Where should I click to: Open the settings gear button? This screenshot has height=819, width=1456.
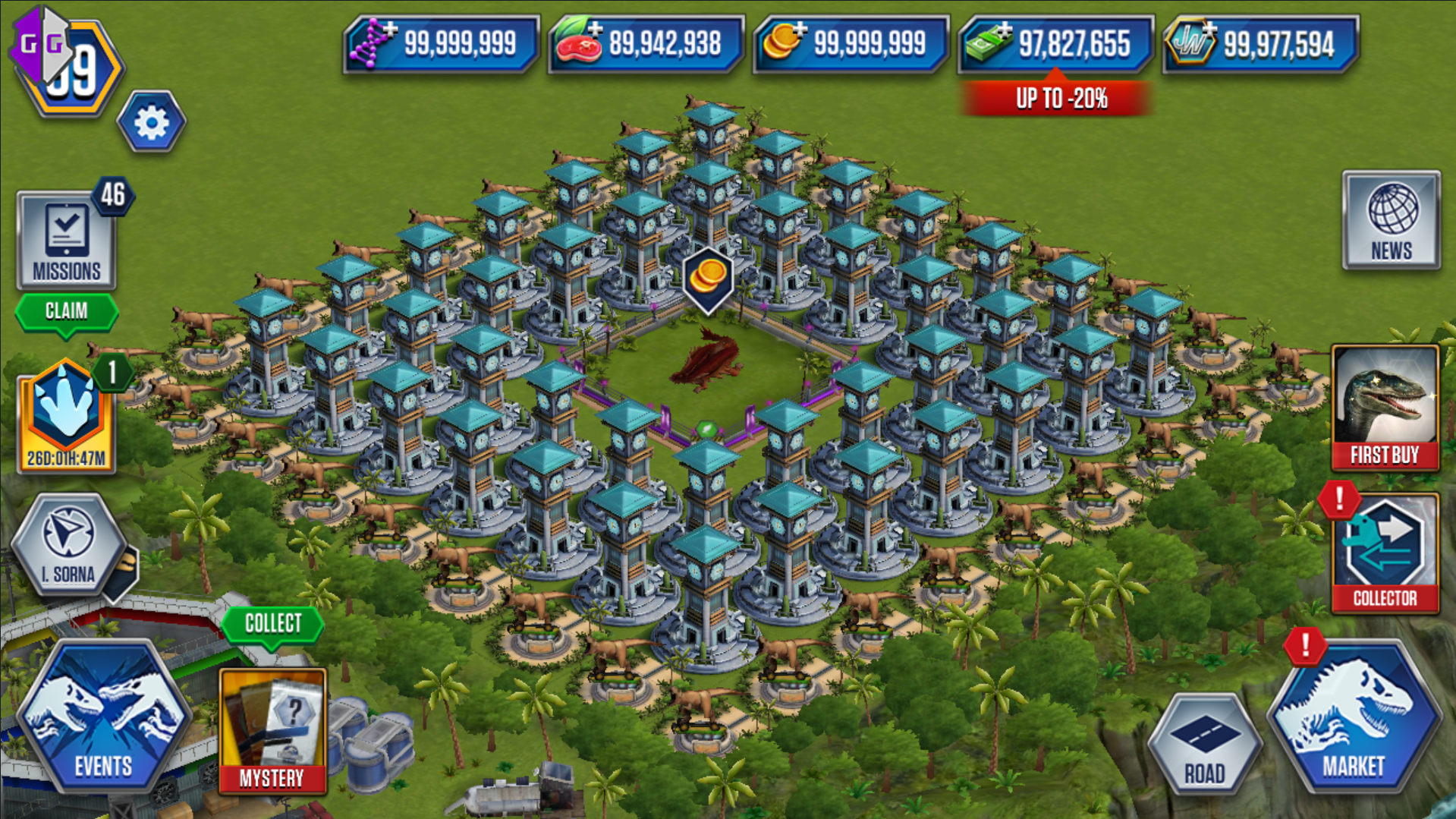[x=151, y=122]
